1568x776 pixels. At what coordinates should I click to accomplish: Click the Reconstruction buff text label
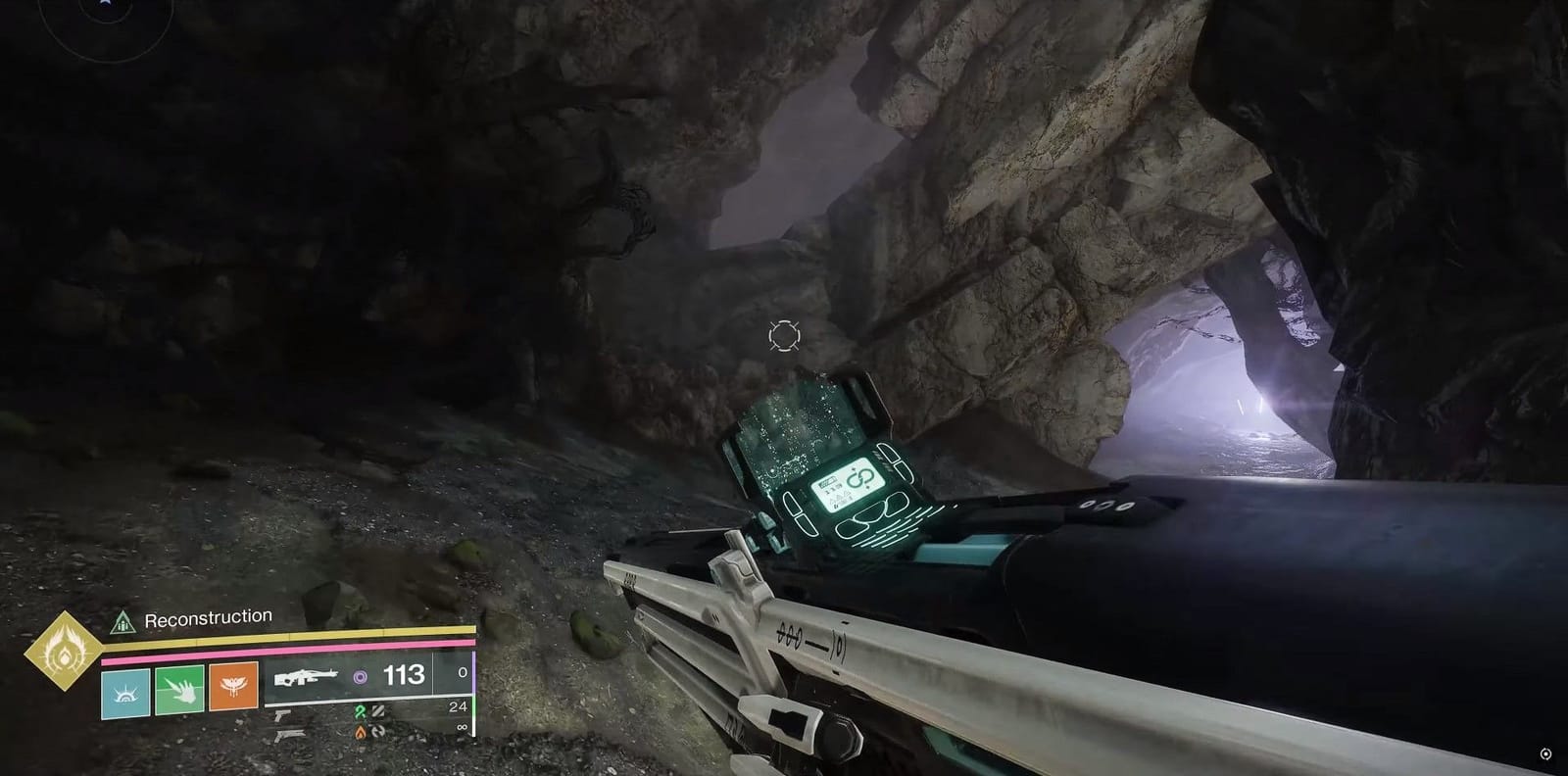208,616
